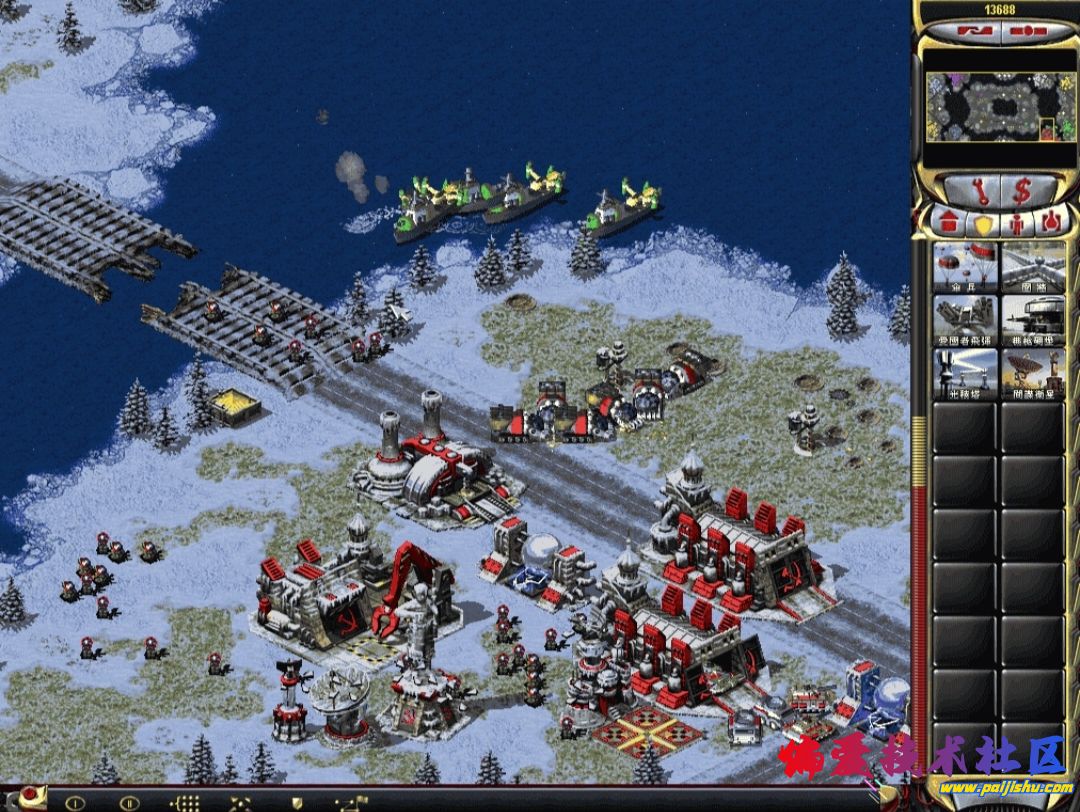Select the paratroopers (伞兵) cameo
This screenshot has width=1080, height=812.
pyautogui.click(x=965, y=267)
